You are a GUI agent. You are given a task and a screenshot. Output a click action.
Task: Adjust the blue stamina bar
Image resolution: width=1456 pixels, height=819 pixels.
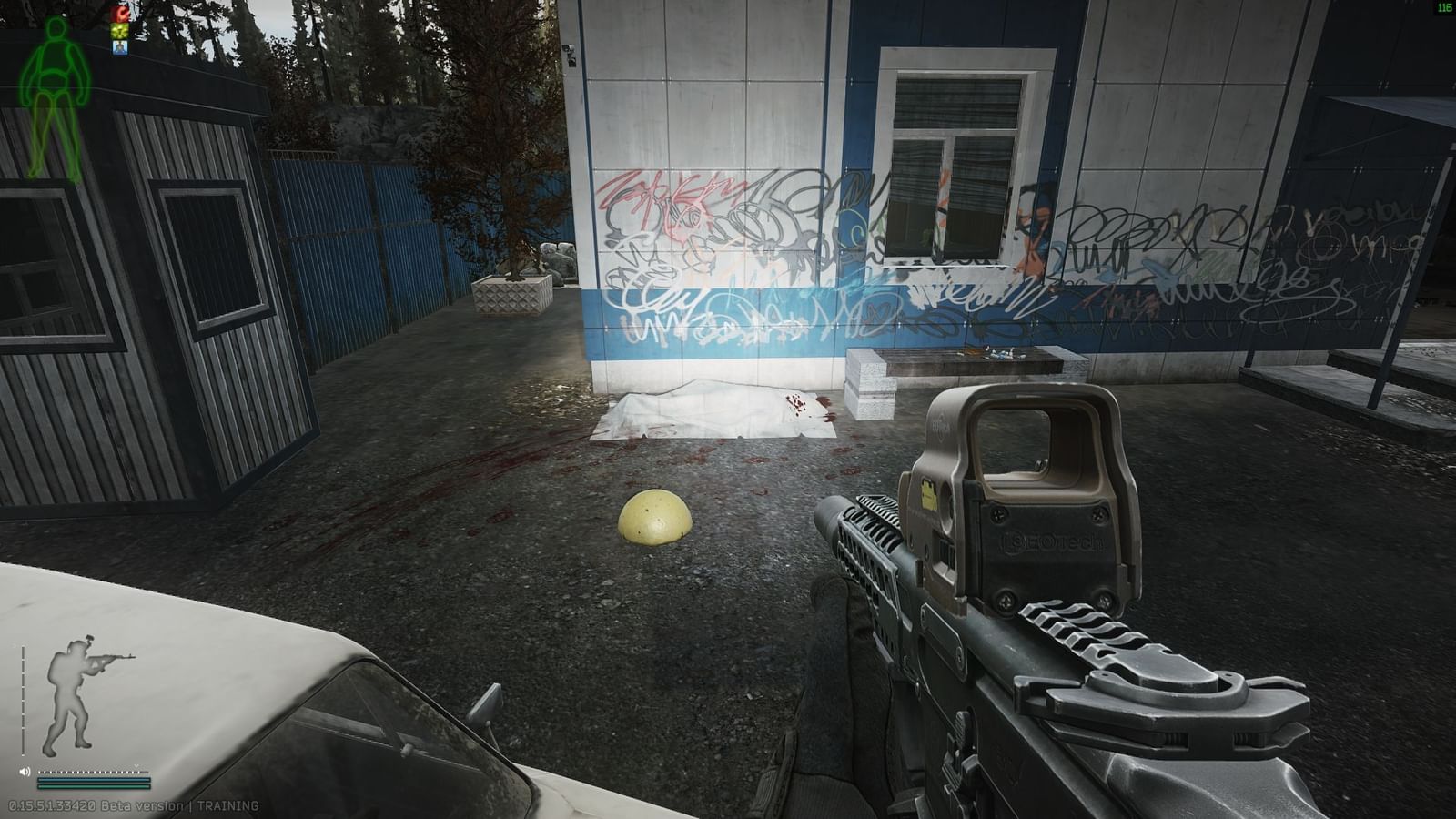(93, 780)
